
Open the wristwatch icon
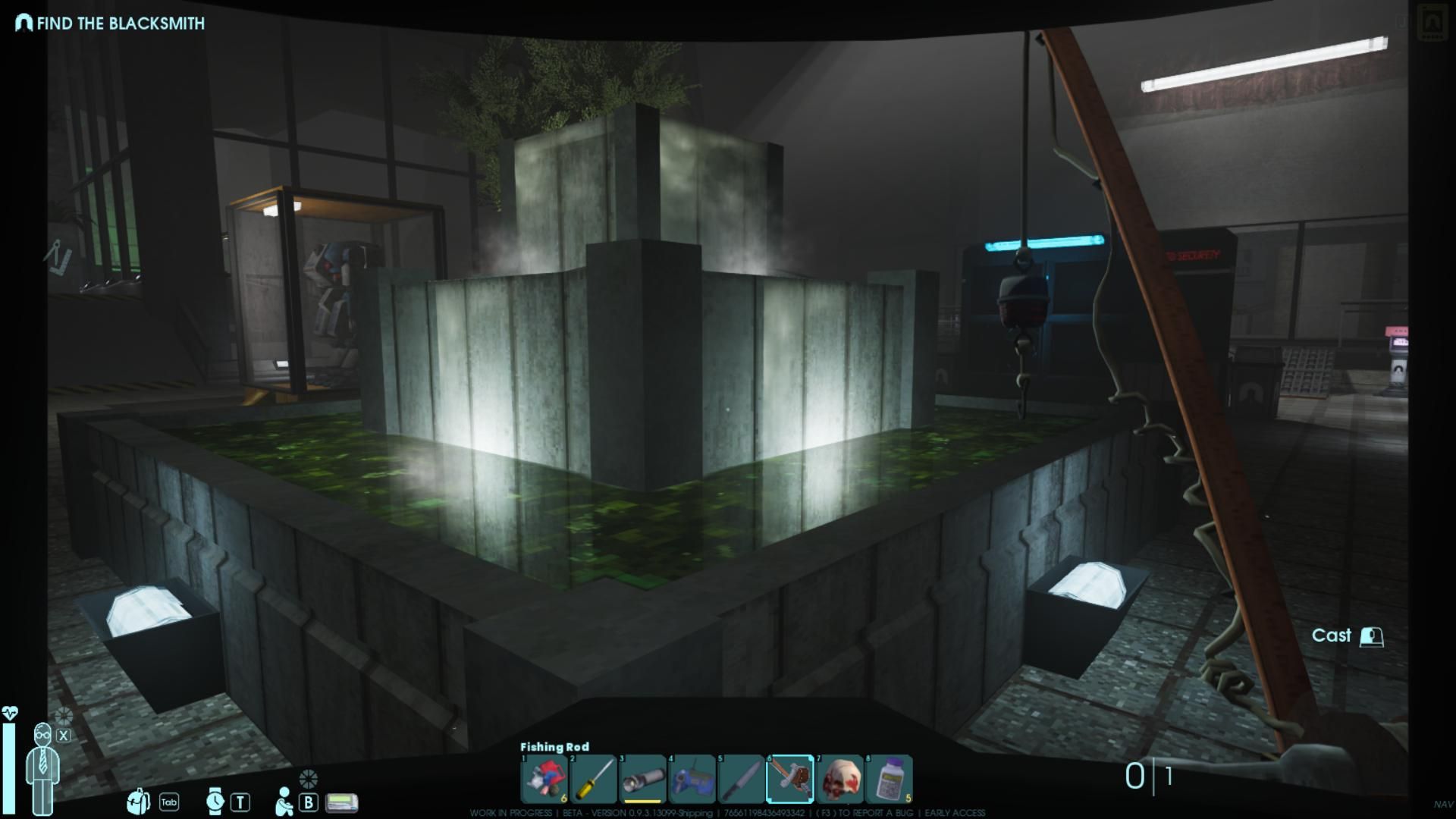[215, 801]
